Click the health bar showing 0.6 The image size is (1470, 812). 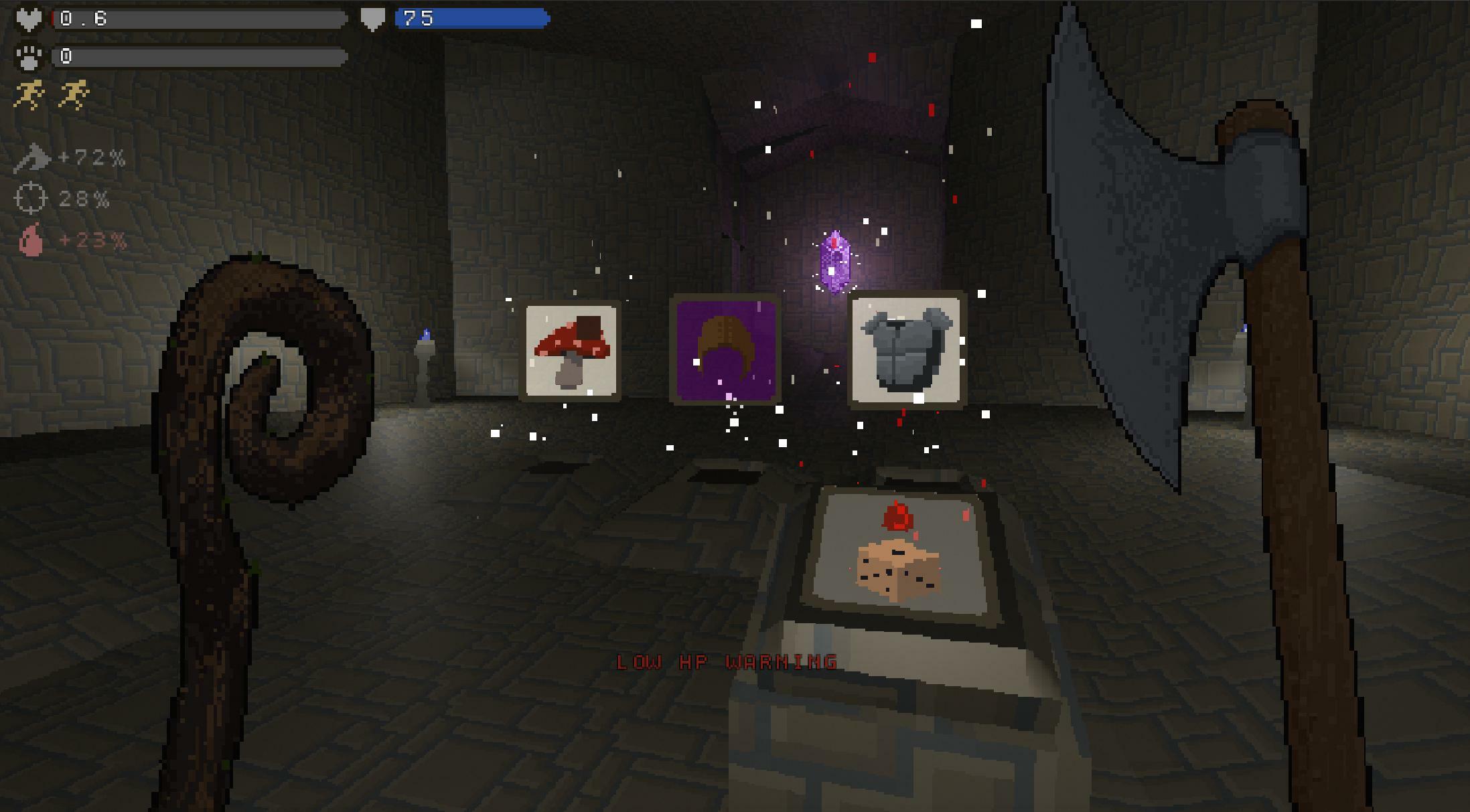[201, 18]
